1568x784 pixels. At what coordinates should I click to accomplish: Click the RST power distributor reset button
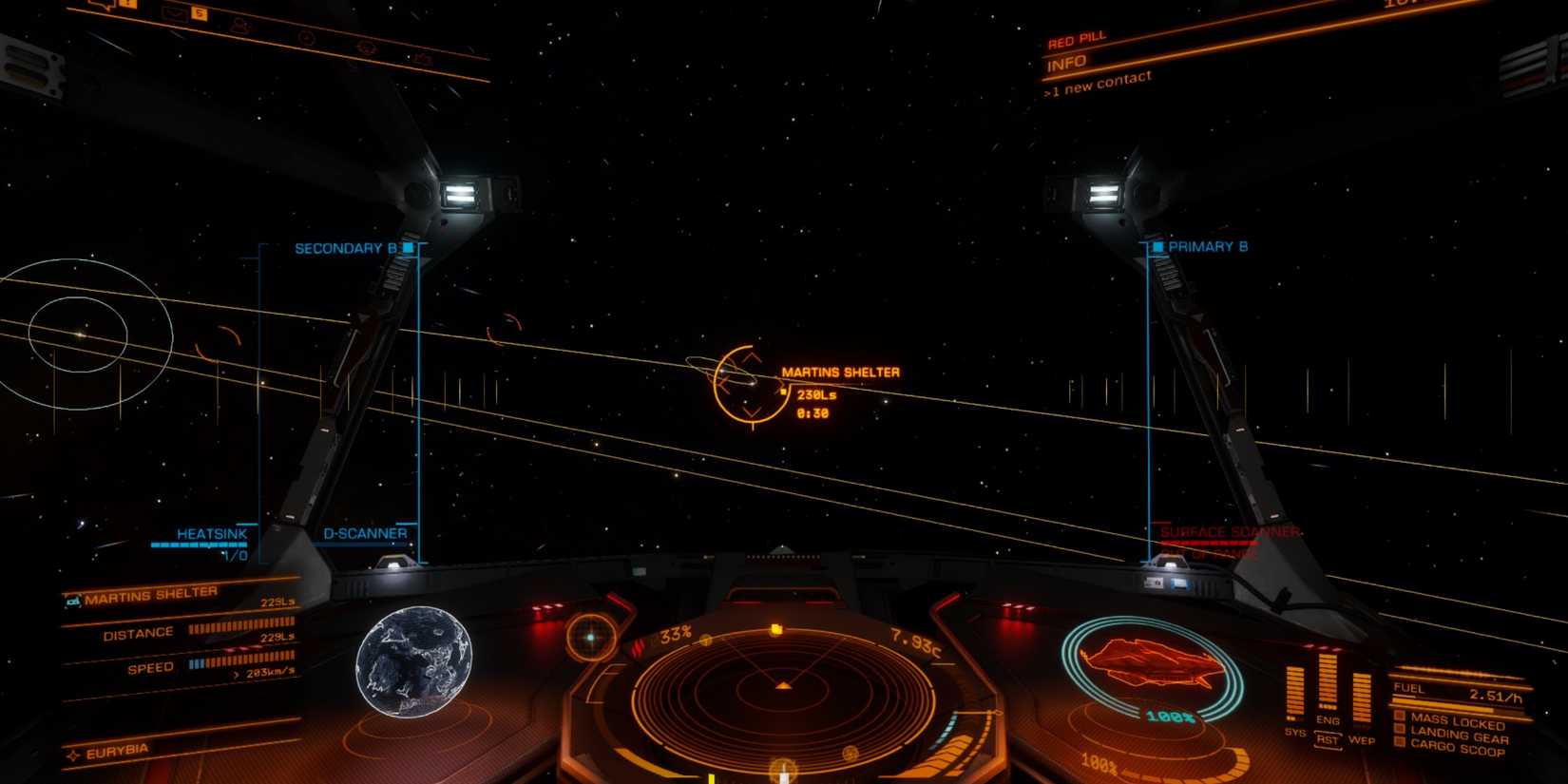1327,741
